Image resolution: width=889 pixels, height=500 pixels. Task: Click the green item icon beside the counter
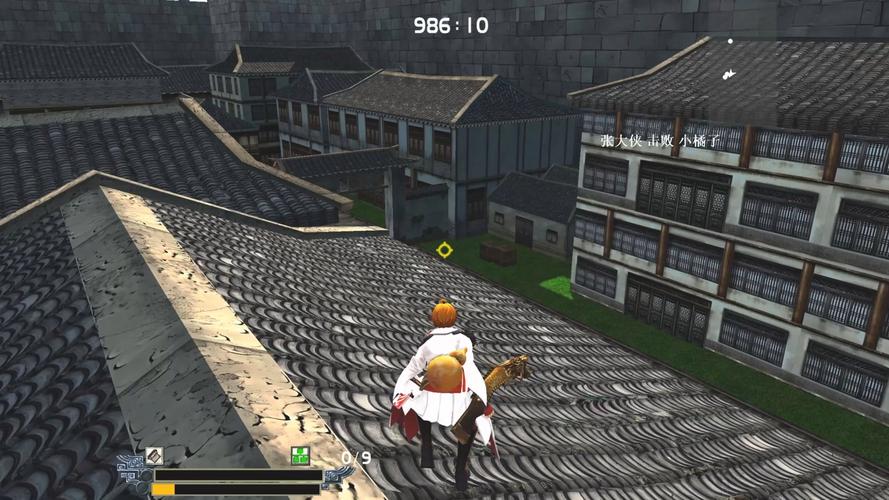click(x=300, y=456)
